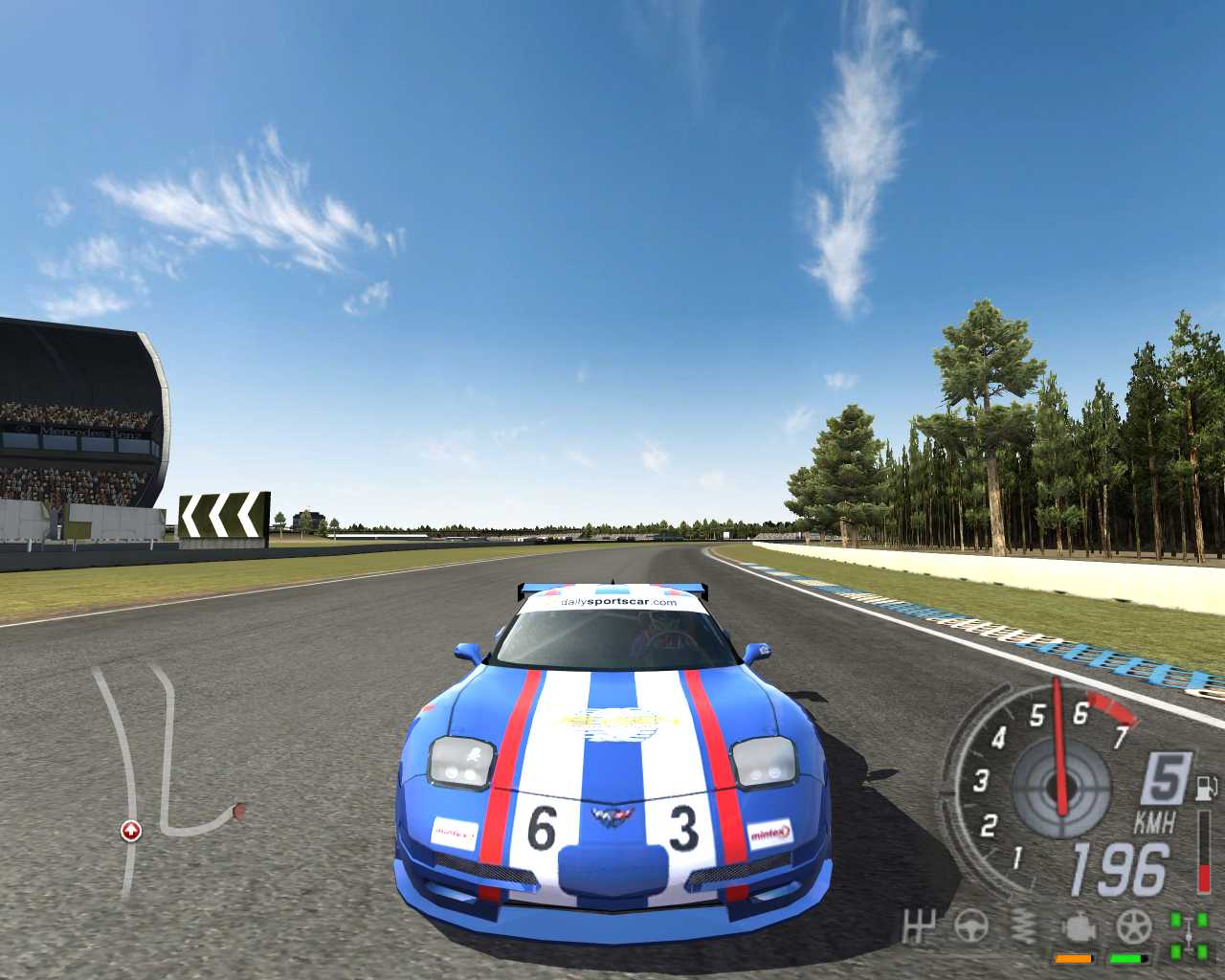Open the four-tyre chassis condition diagram

click(1188, 935)
